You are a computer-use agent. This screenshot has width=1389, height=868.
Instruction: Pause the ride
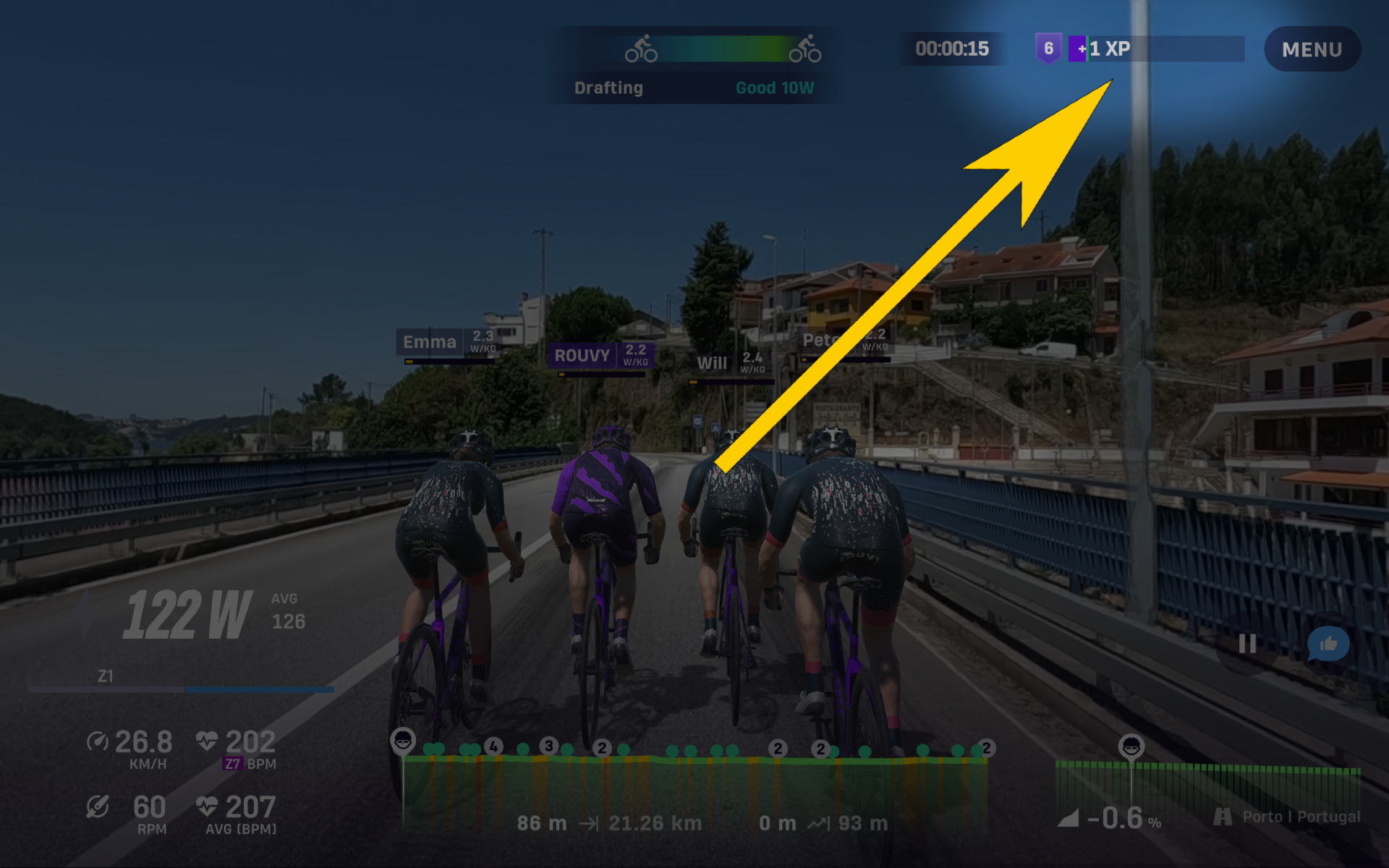click(1247, 644)
